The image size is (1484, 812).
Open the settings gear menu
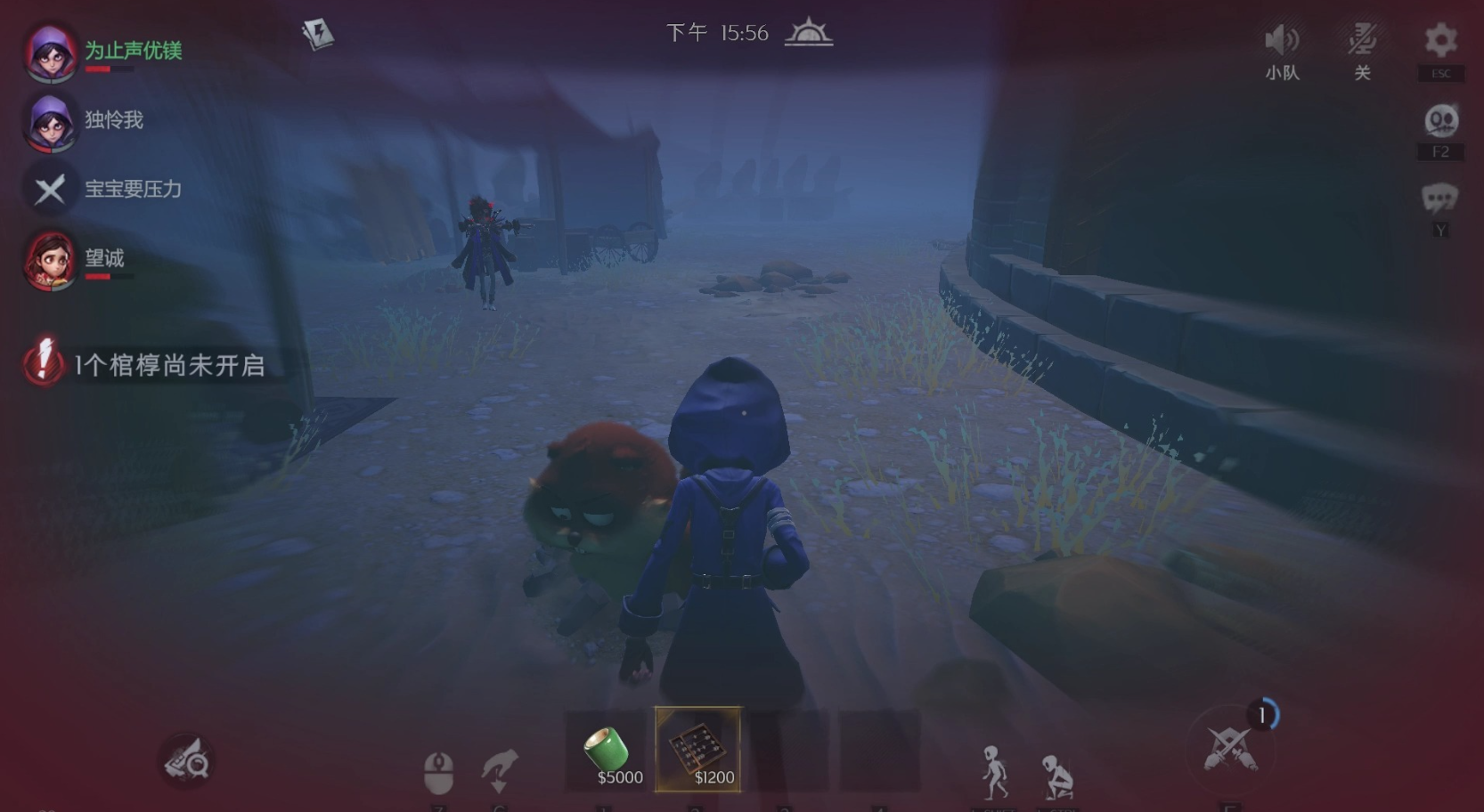1439,41
